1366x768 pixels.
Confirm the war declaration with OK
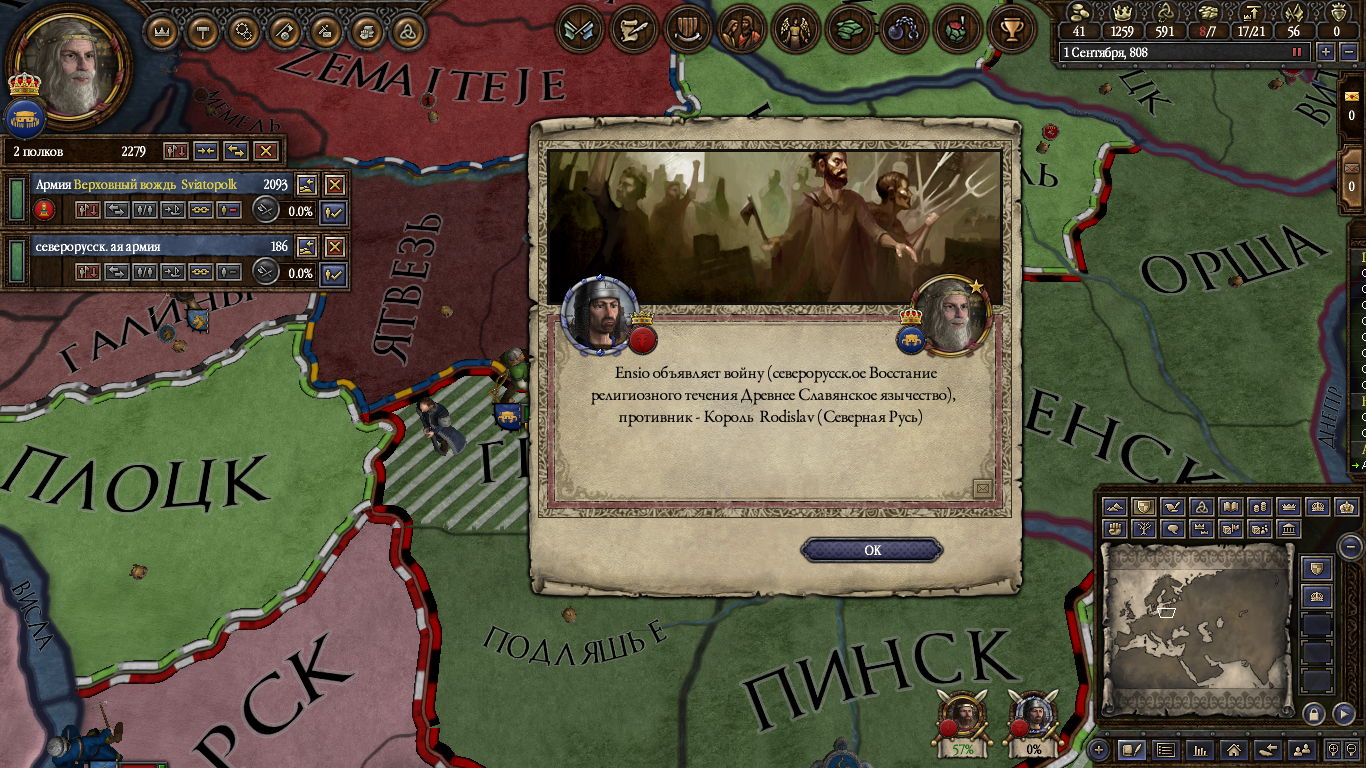pyautogui.click(x=872, y=550)
